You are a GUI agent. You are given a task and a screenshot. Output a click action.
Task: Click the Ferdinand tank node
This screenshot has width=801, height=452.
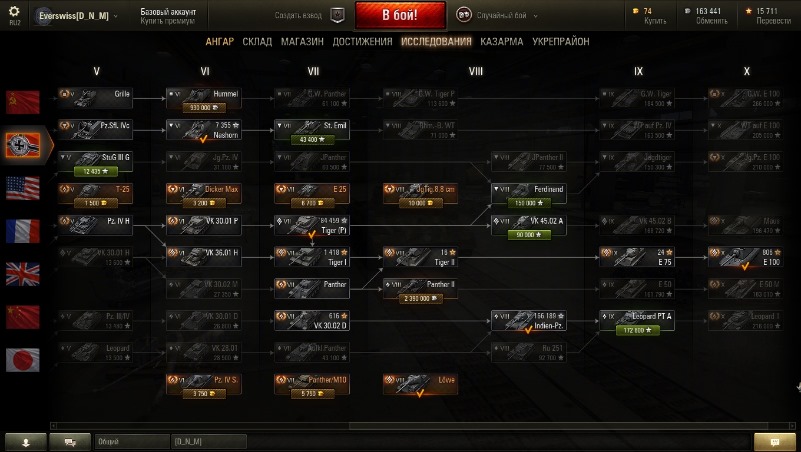click(528, 192)
